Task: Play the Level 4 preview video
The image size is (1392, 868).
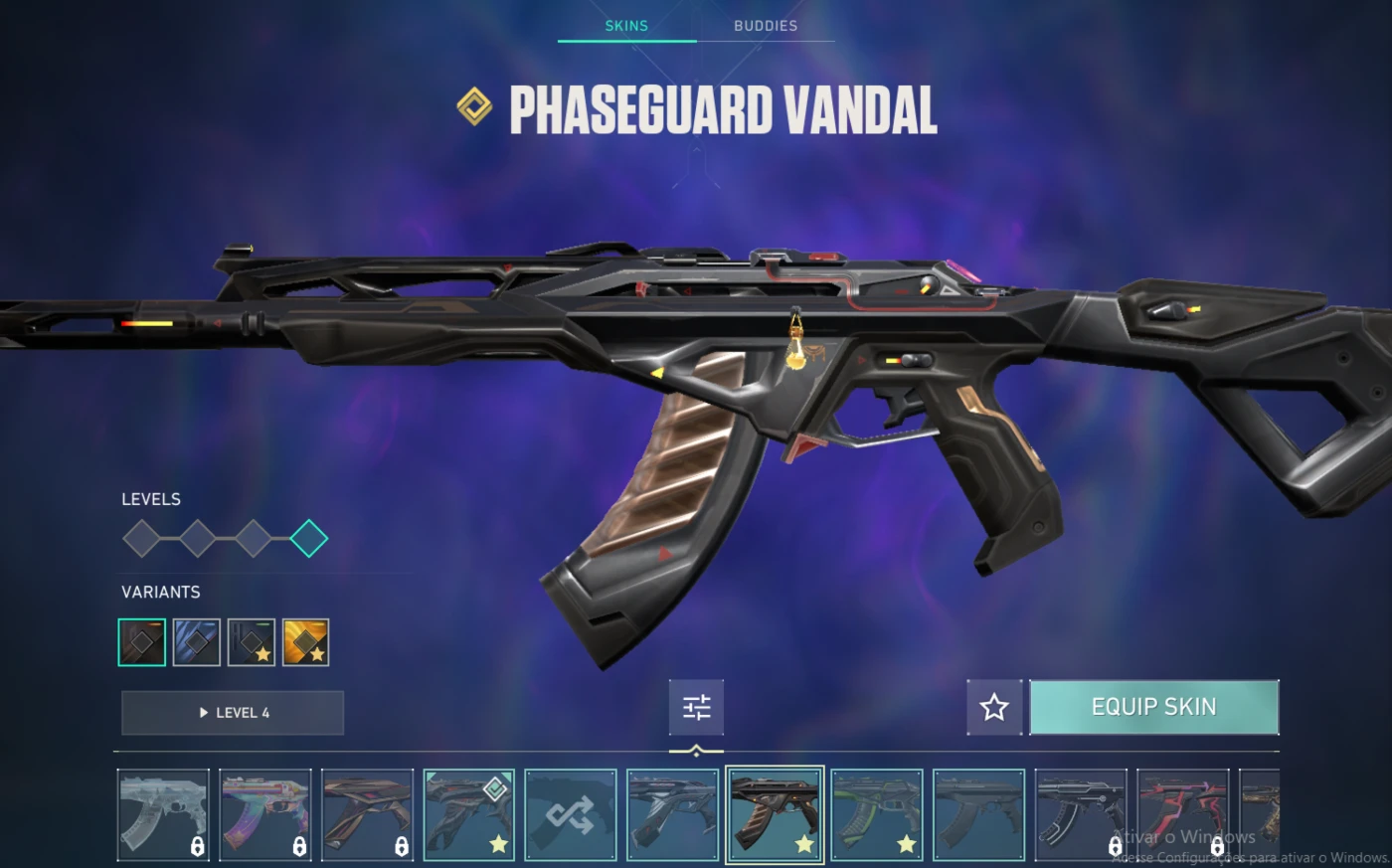Action: [x=233, y=713]
